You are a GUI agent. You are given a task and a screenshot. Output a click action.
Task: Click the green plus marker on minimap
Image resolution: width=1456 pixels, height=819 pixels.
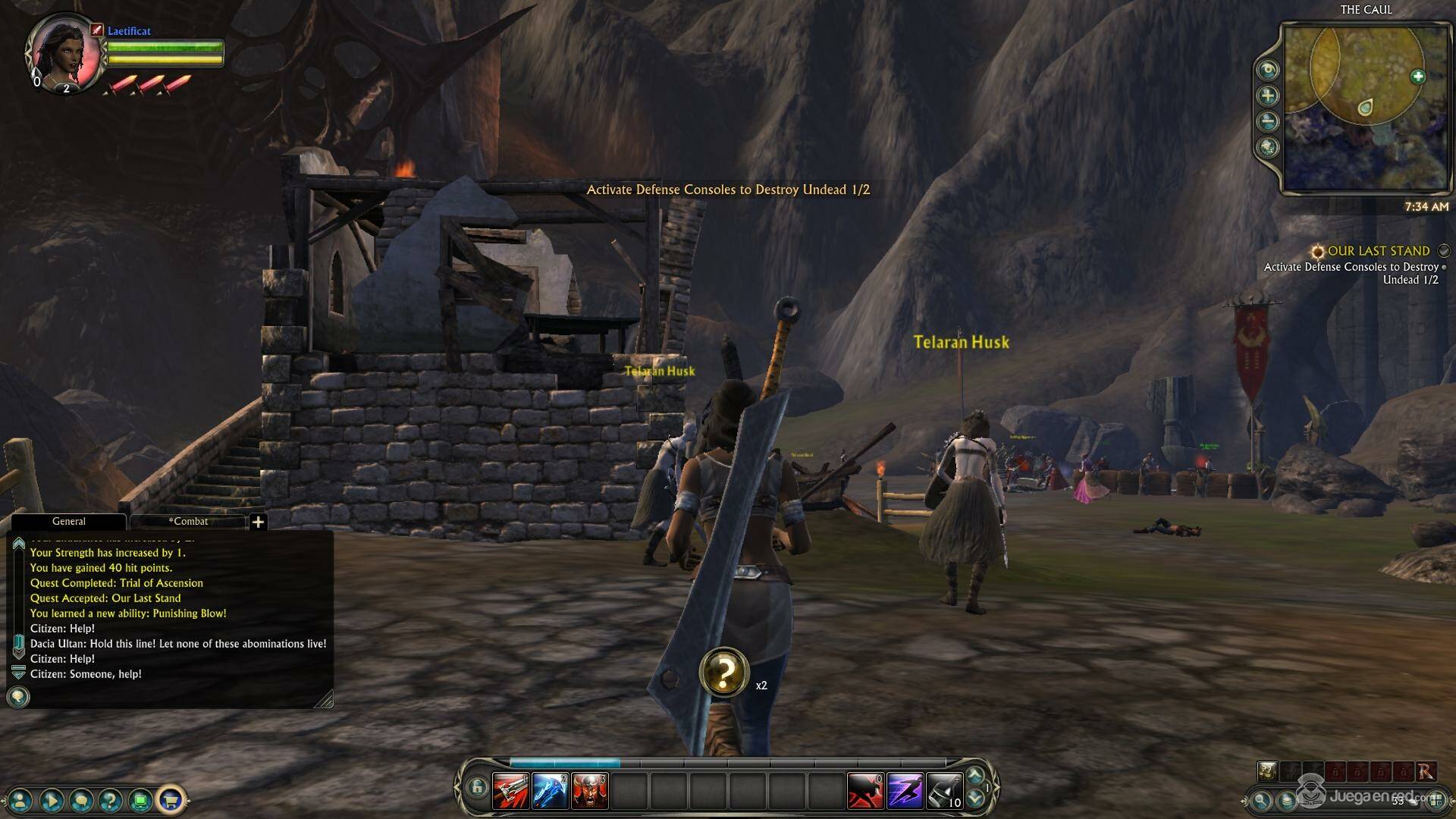click(1417, 77)
